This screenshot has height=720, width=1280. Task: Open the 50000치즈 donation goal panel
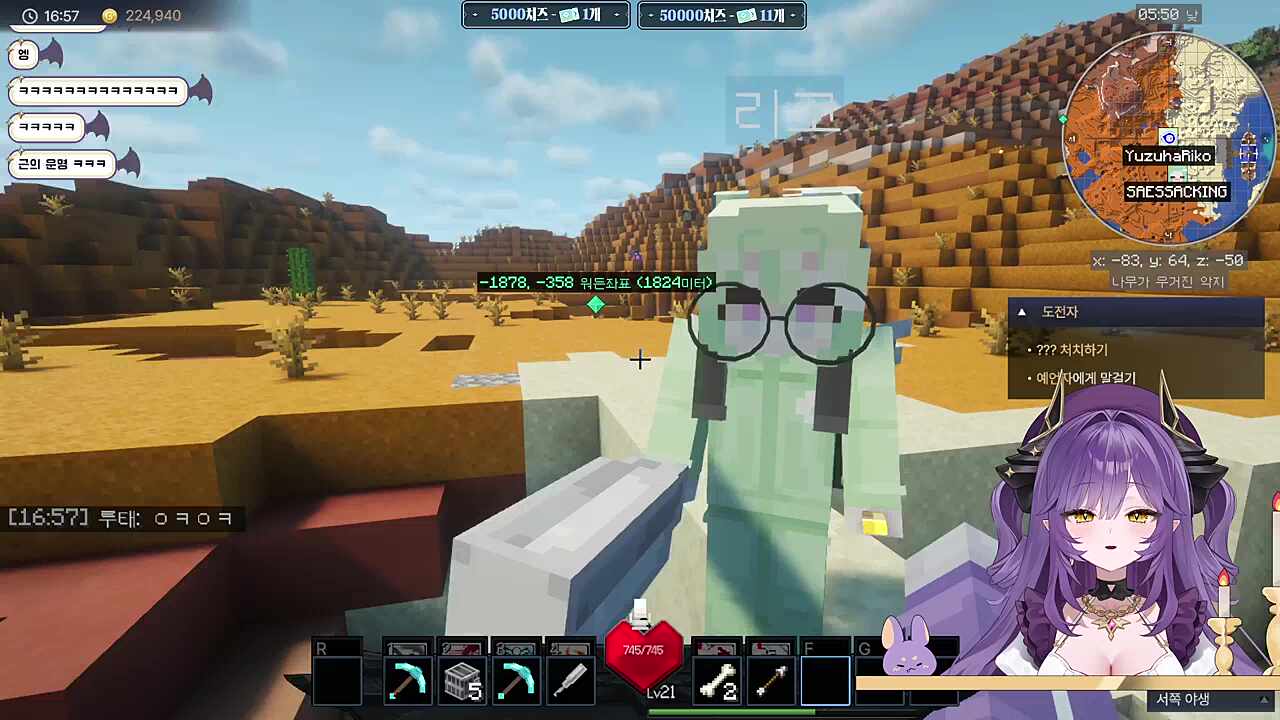(722, 15)
